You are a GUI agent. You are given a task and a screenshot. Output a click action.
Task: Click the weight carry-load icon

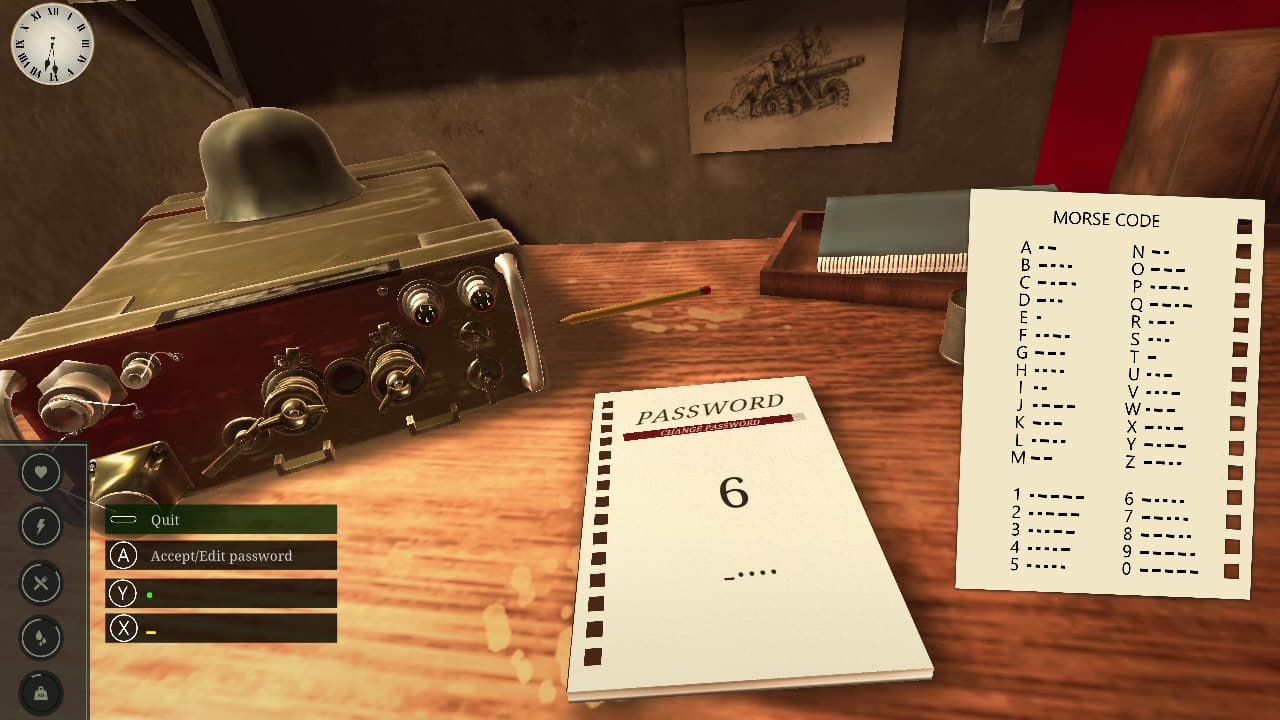pos(41,693)
